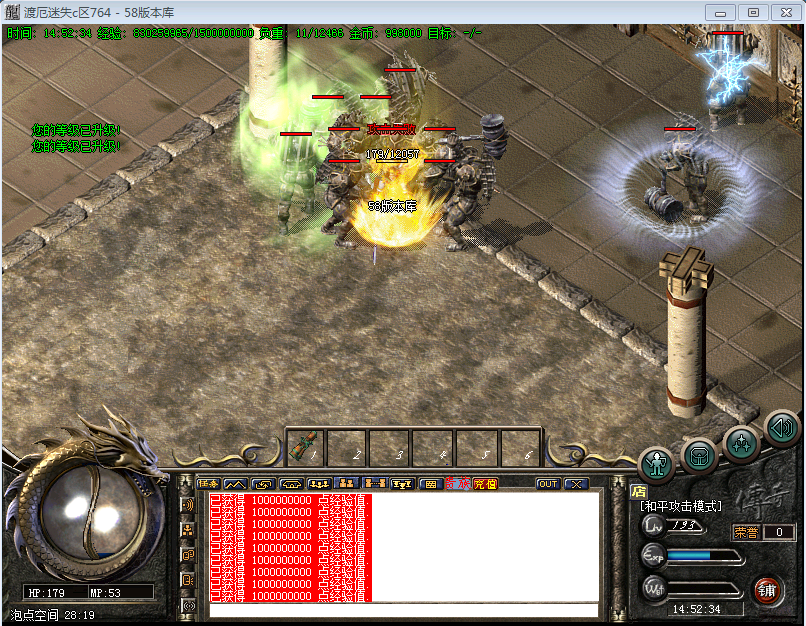The image size is (806, 626).
Task: Open the 荣誉 honor label
Action: [746, 533]
